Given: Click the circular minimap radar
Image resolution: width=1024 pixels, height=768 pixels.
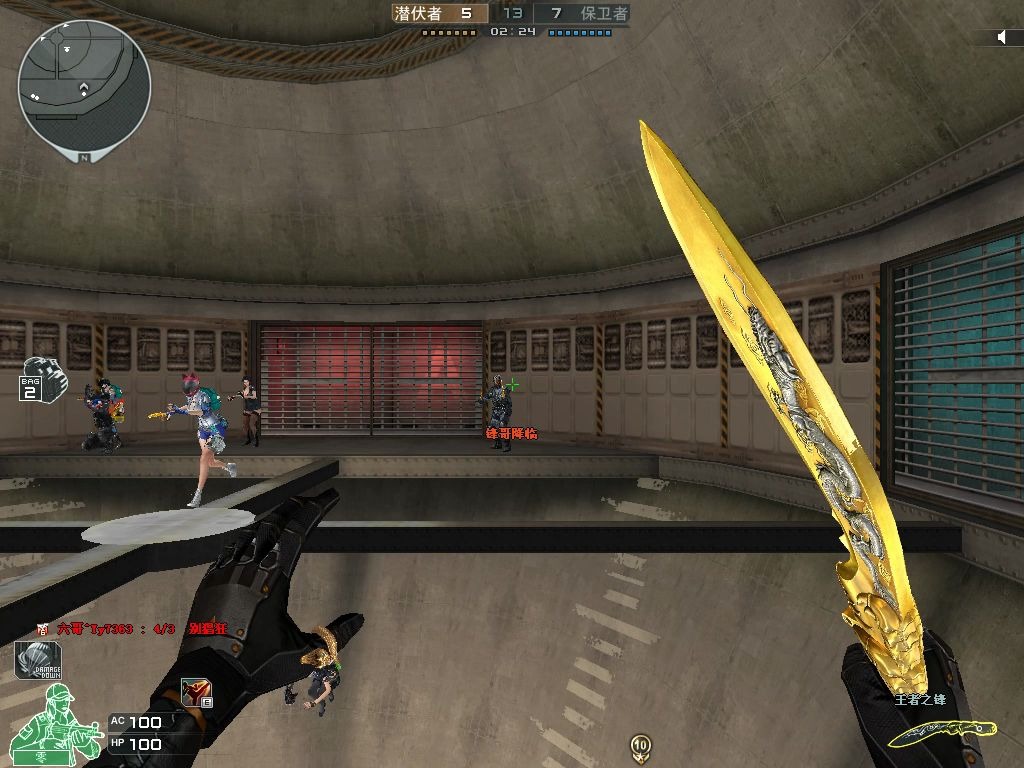Looking at the screenshot, I should point(84,86).
